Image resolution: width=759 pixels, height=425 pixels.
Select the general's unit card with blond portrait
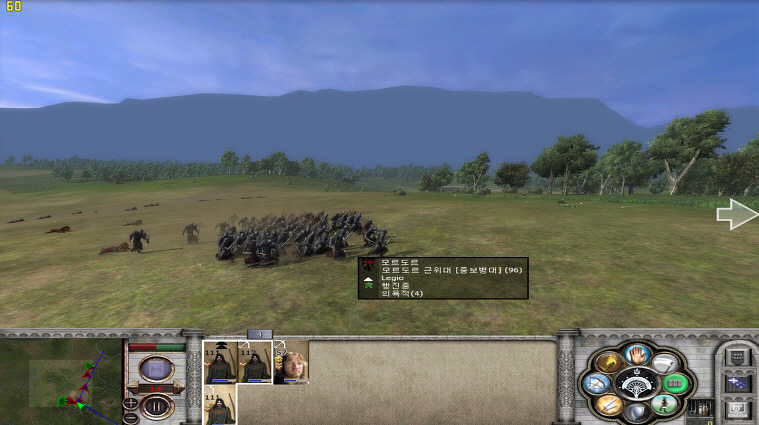[291, 363]
